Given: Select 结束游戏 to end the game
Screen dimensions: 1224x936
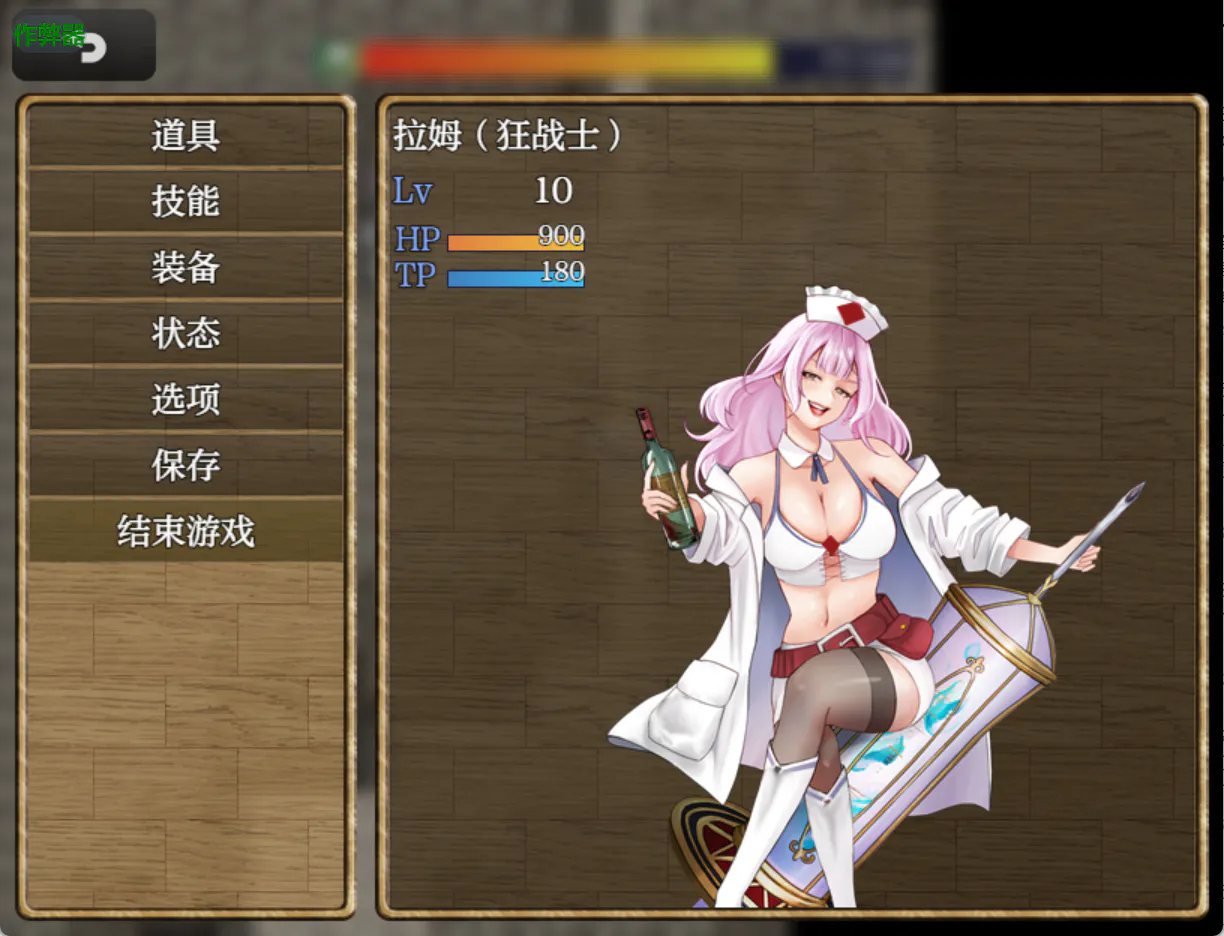Looking at the screenshot, I should click(186, 532).
